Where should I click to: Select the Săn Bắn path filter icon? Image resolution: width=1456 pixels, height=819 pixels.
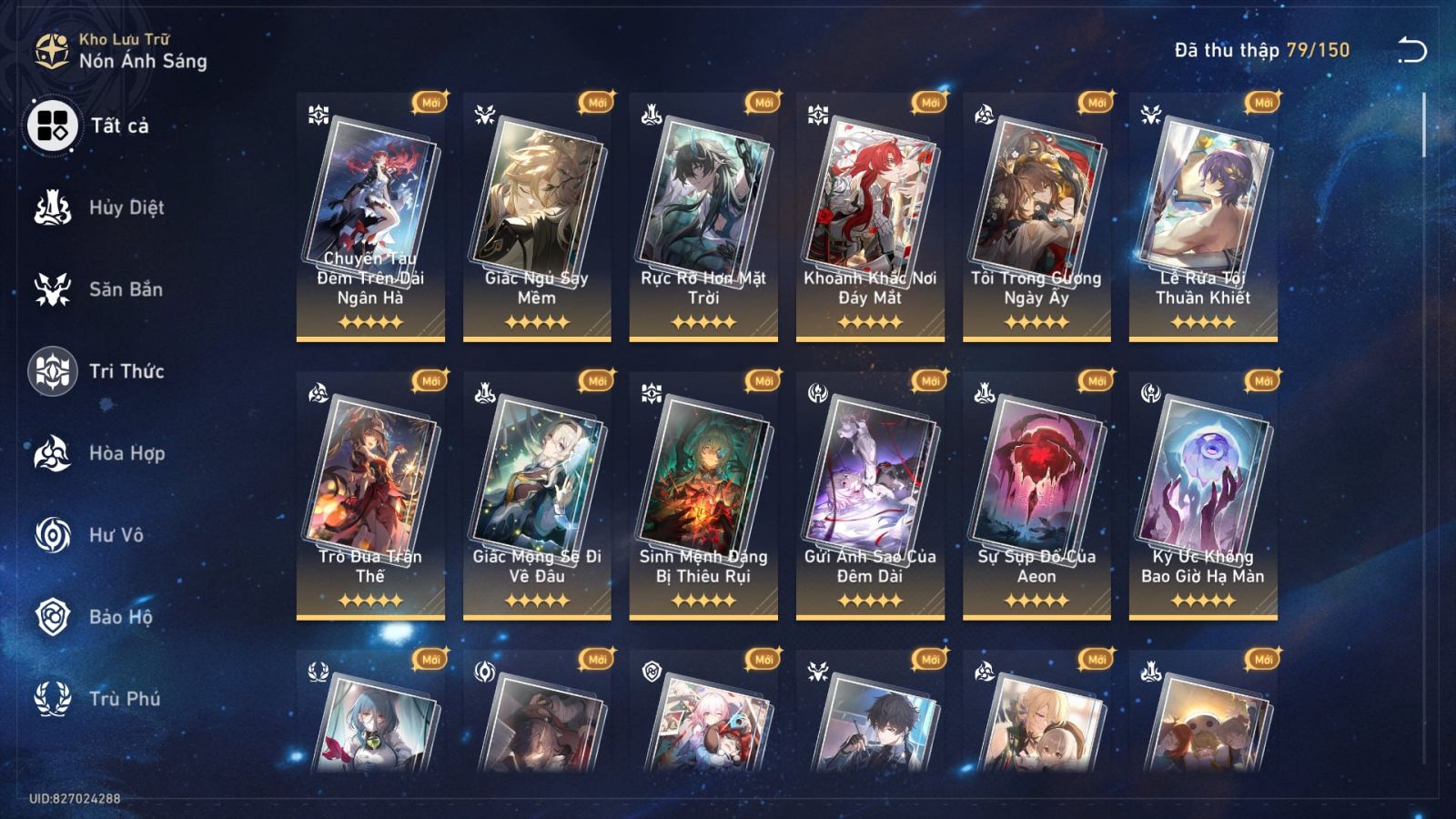tap(53, 289)
